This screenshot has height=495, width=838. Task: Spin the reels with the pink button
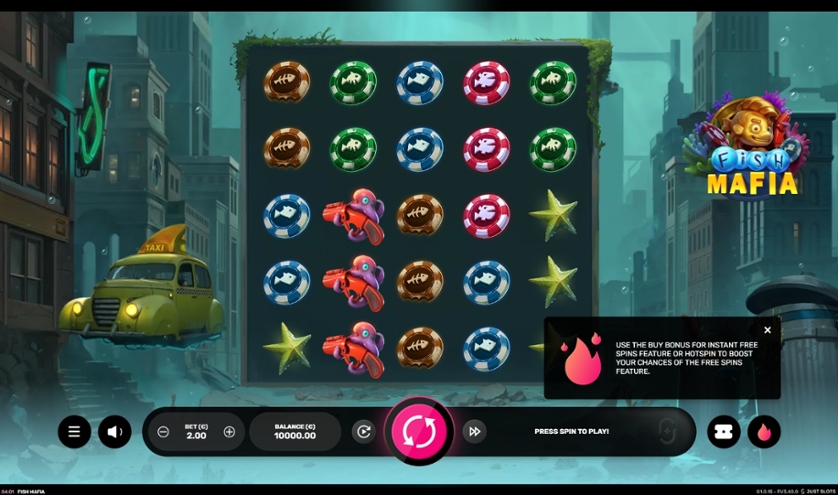tap(419, 431)
